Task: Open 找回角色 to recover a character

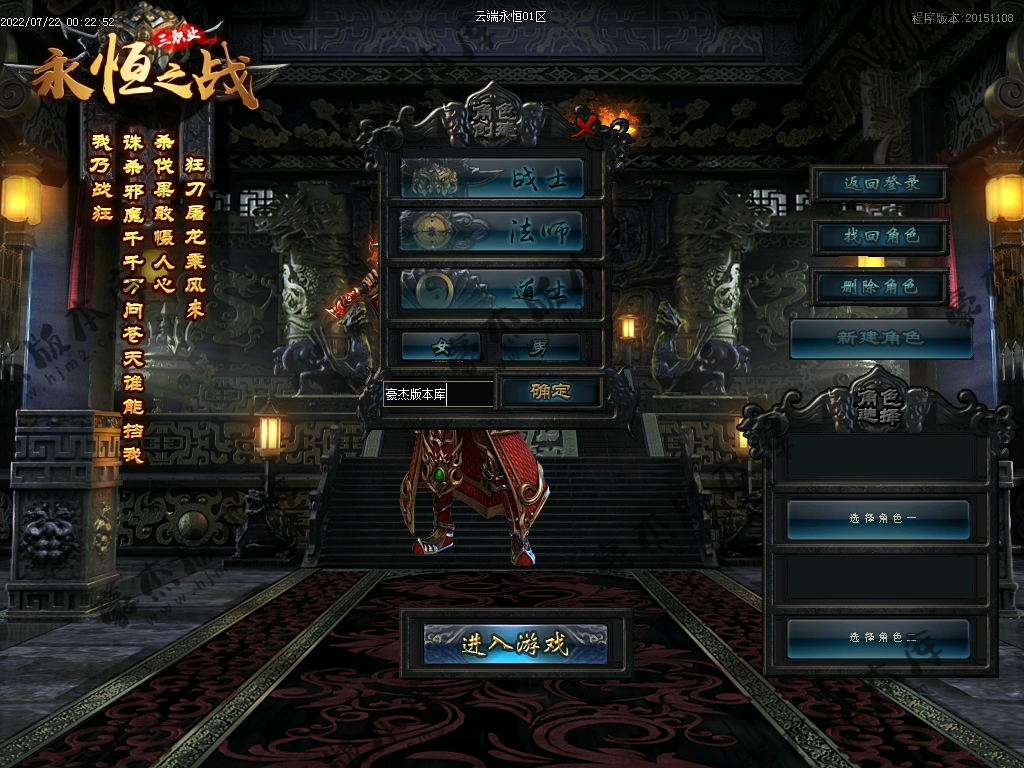Action: point(880,237)
